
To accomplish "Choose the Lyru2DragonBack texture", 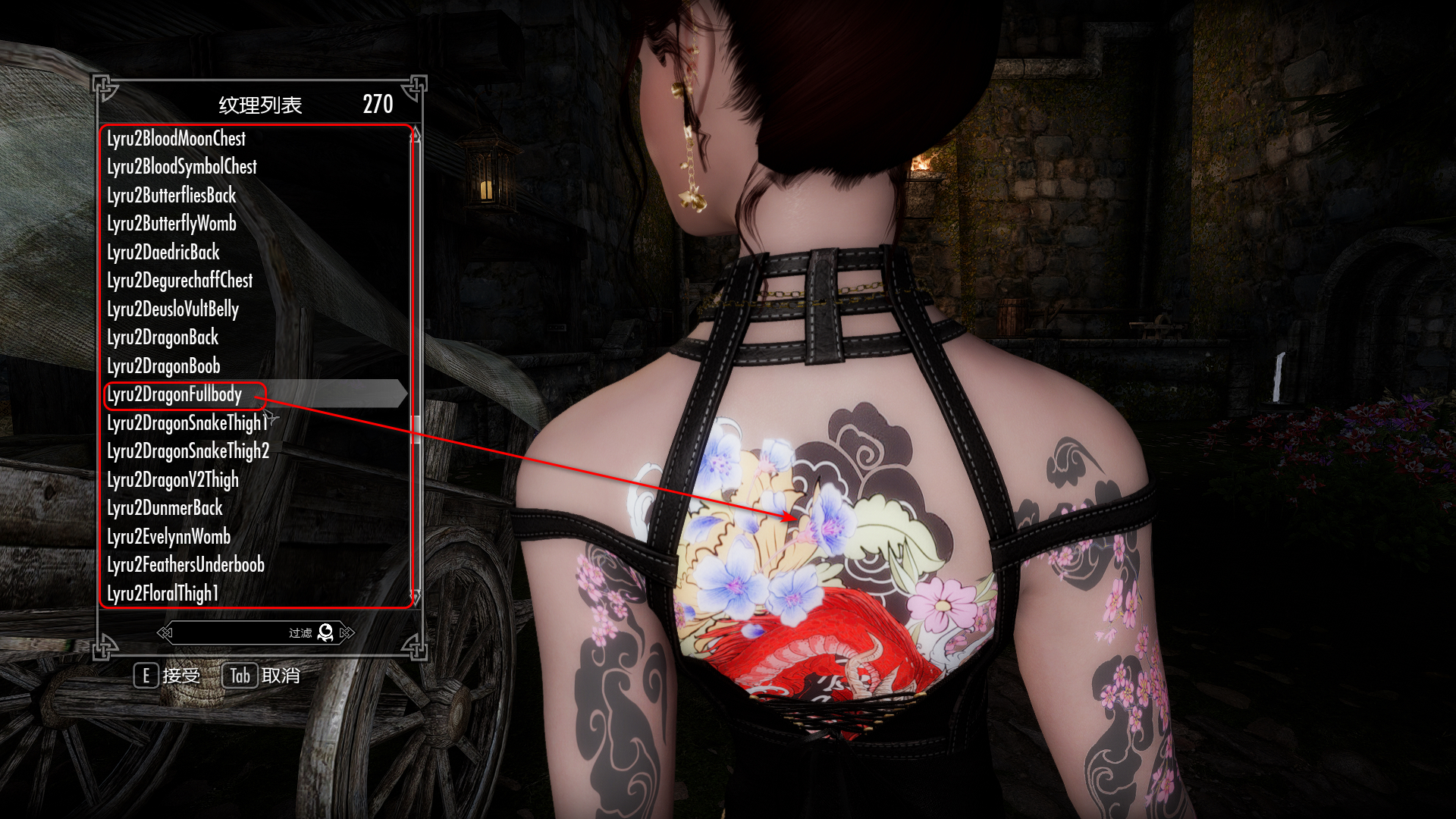I will (162, 337).
